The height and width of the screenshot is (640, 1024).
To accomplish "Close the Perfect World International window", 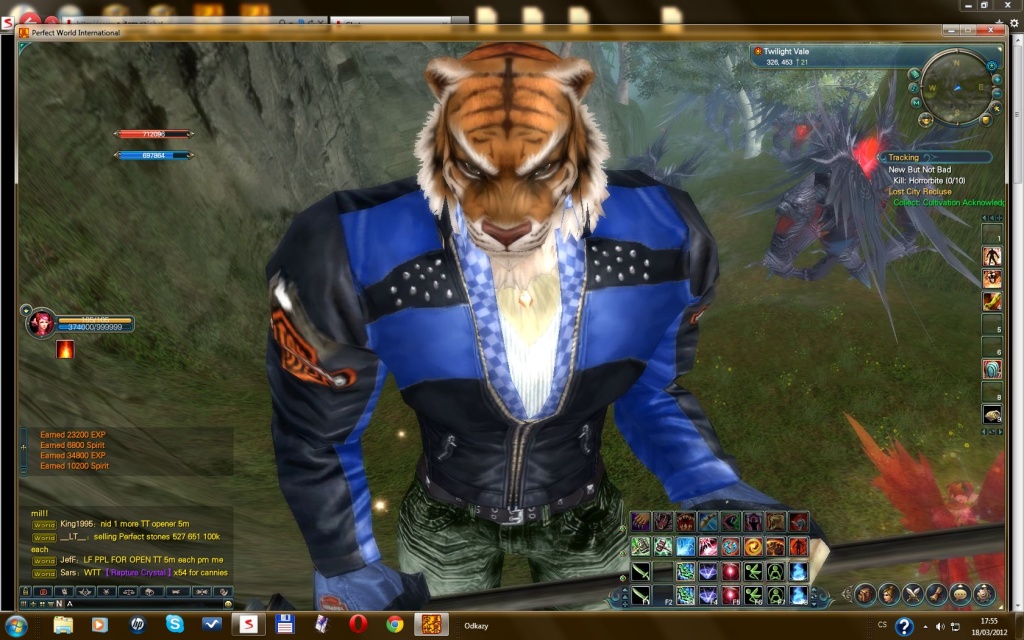I will point(993,31).
